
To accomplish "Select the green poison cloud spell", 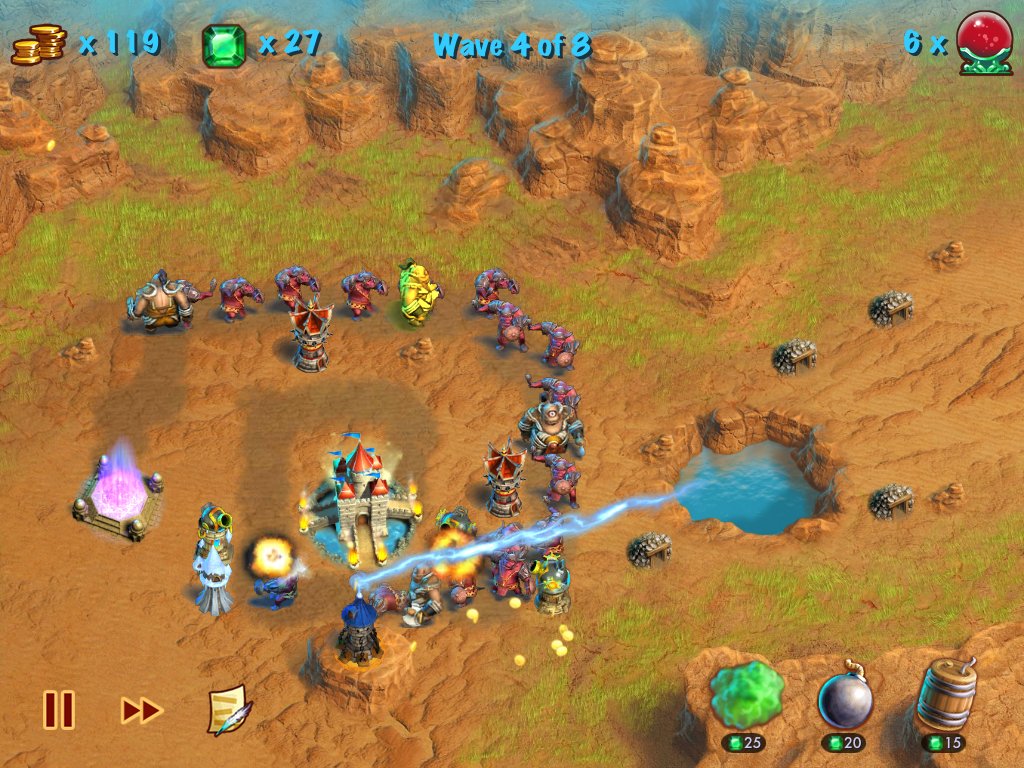I will [746, 697].
